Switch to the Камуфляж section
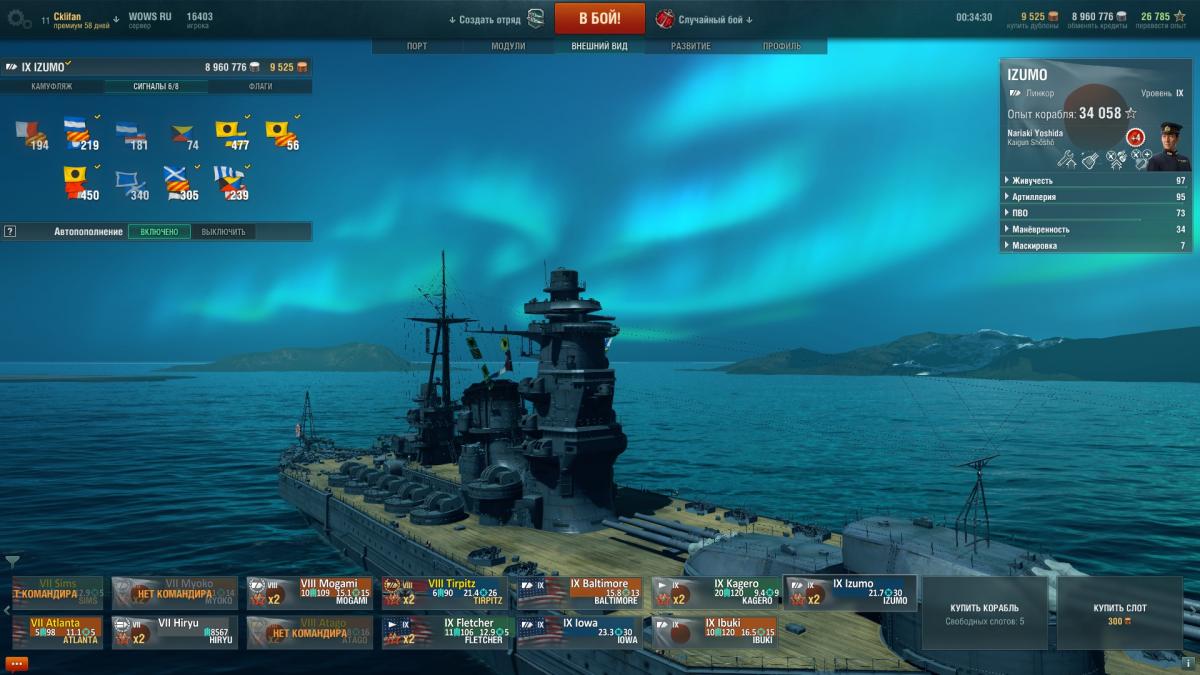Screen dimensions: 1200x675 52,87
